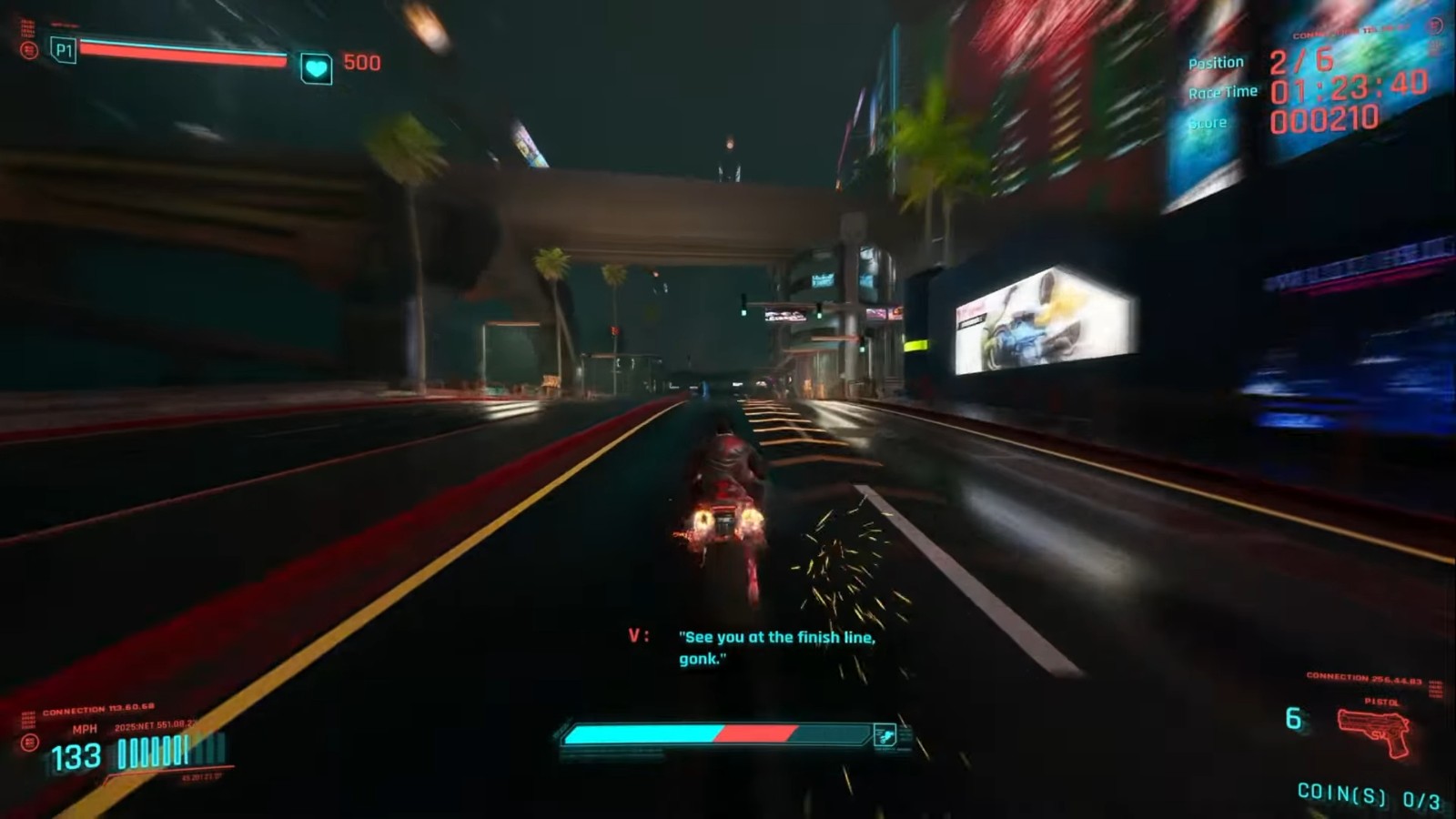Click the heart icon beside 500
The height and width of the screenshot is (819, 1456).
(316, 67)
